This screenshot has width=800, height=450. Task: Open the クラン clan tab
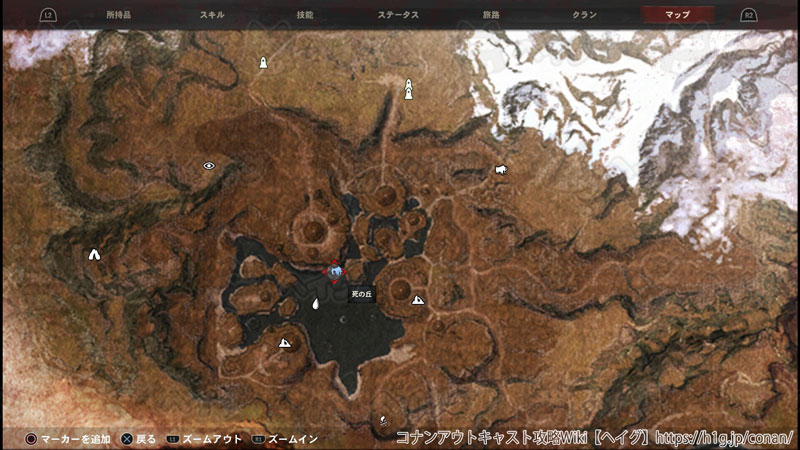click(585, 15)
